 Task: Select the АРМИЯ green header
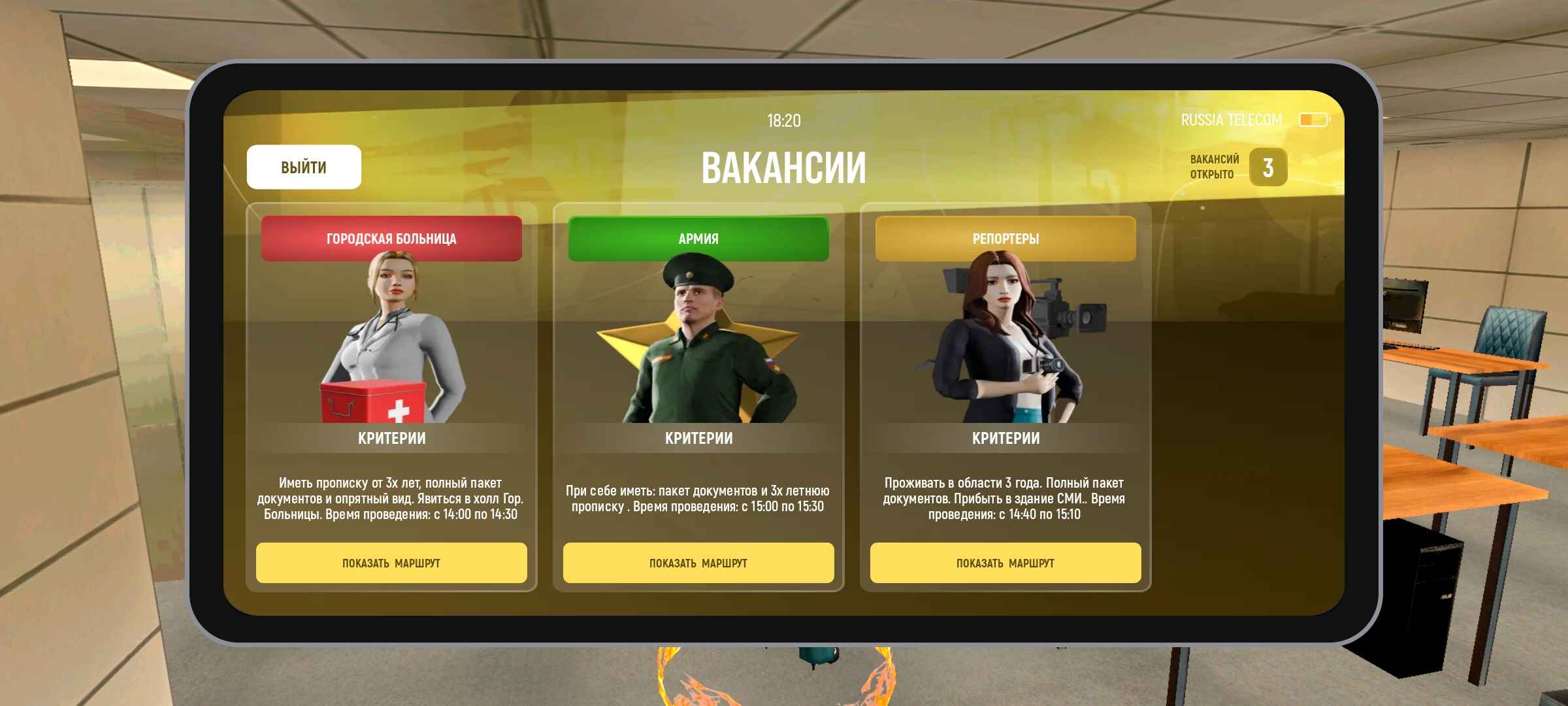pyautogui.click(x=698, y=239)
